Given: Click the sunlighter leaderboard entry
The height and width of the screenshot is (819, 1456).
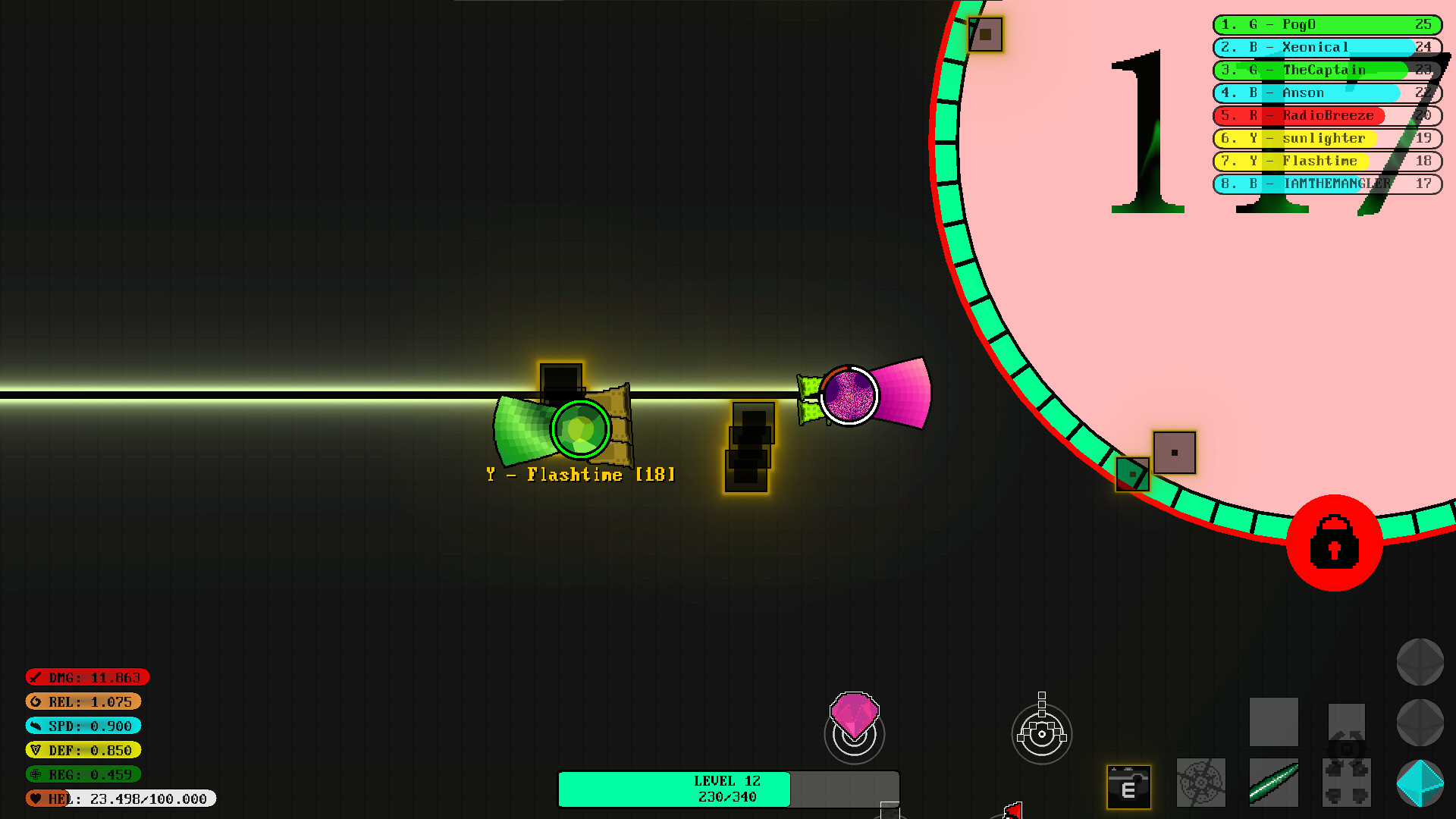Looking at the screenshot, I should (x=1327, y=139).
